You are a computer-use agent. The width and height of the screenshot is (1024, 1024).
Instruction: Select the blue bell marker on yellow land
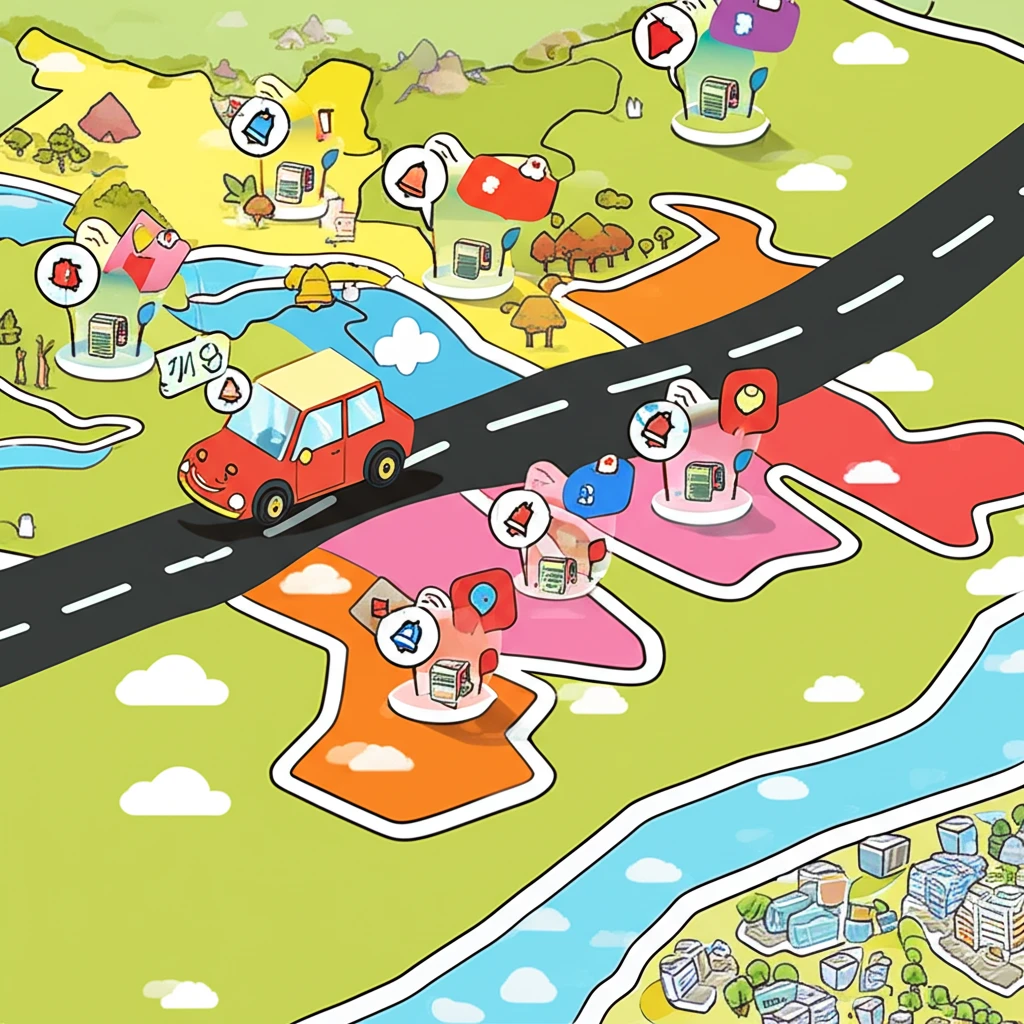tap(259, 127)
